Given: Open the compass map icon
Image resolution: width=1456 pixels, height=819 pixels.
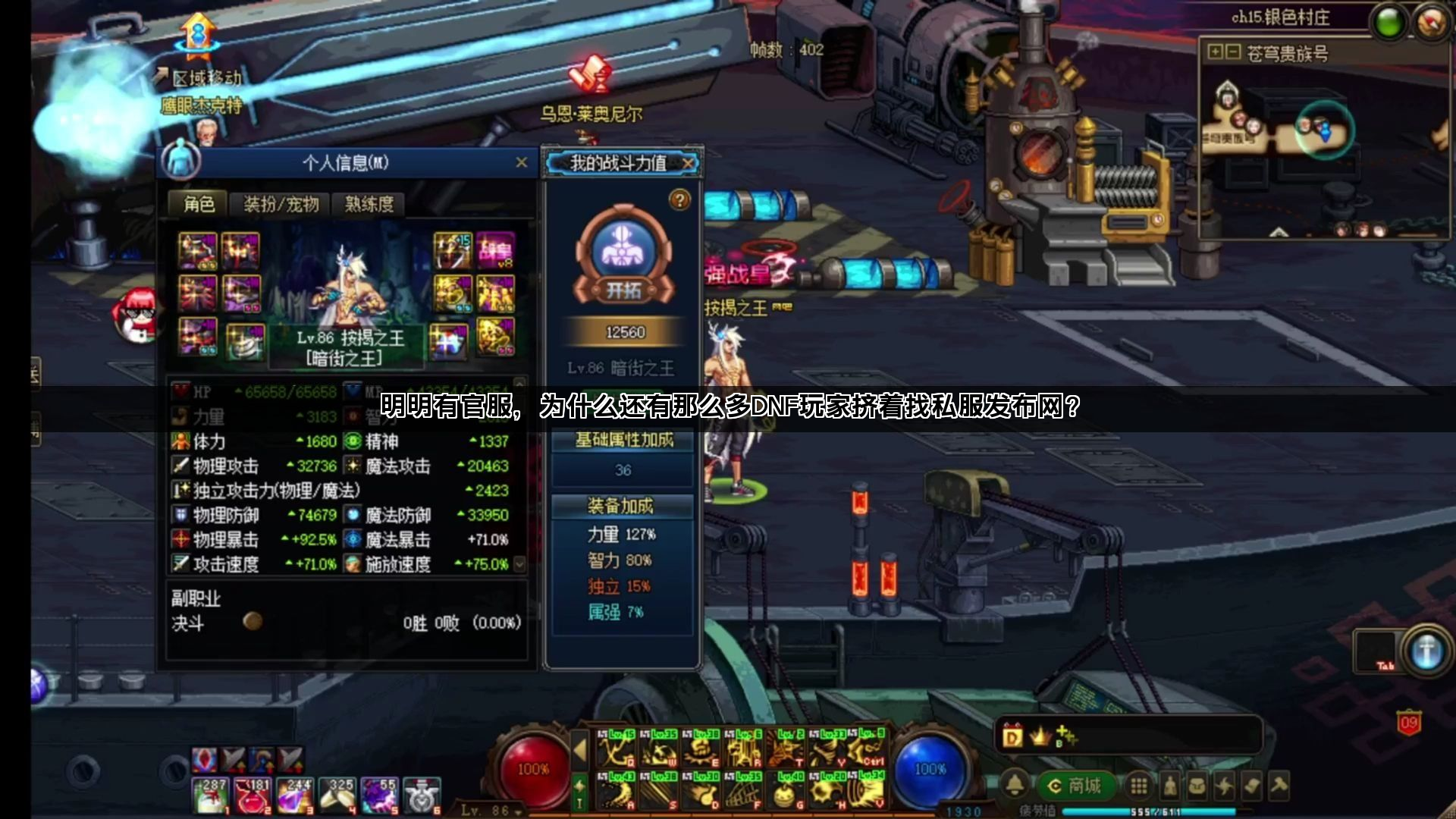Looking at the screenshot, I should pos(1430,23).
